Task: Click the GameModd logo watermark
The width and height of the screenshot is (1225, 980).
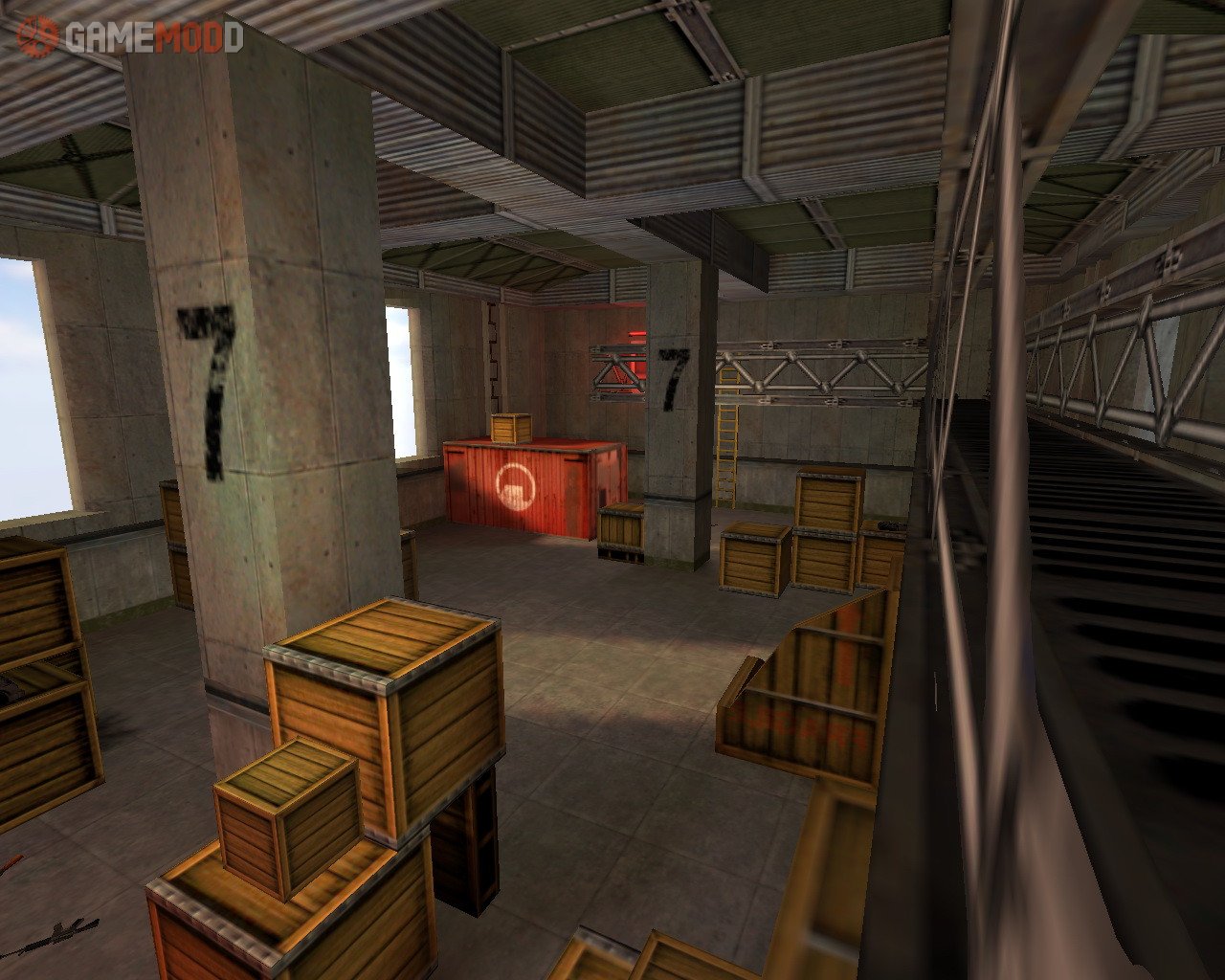Action: pos(130,36)
